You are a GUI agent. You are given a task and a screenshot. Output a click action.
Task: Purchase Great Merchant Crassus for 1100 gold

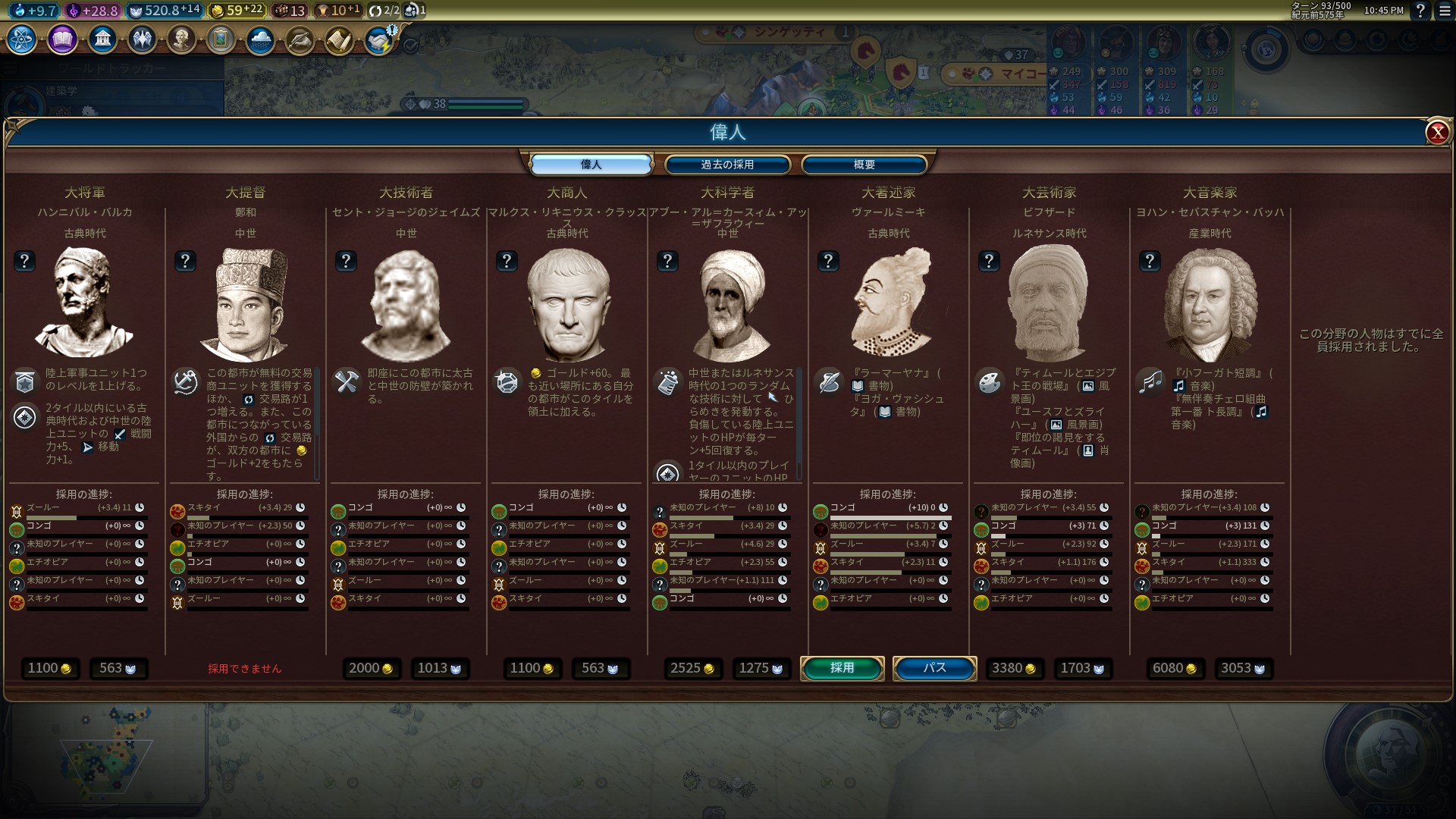coord(532,668)
